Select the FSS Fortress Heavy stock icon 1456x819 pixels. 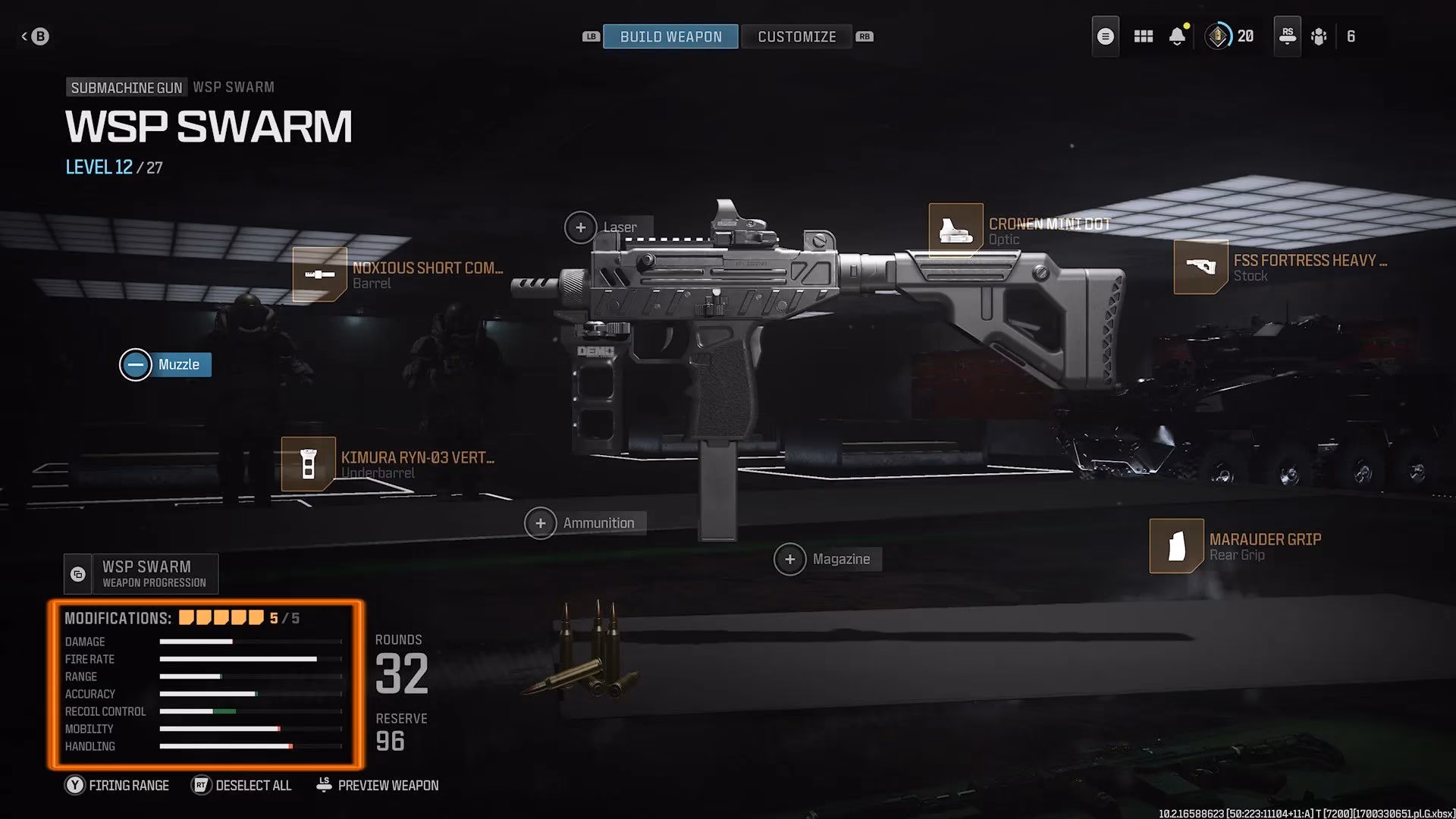(1200, 267)
